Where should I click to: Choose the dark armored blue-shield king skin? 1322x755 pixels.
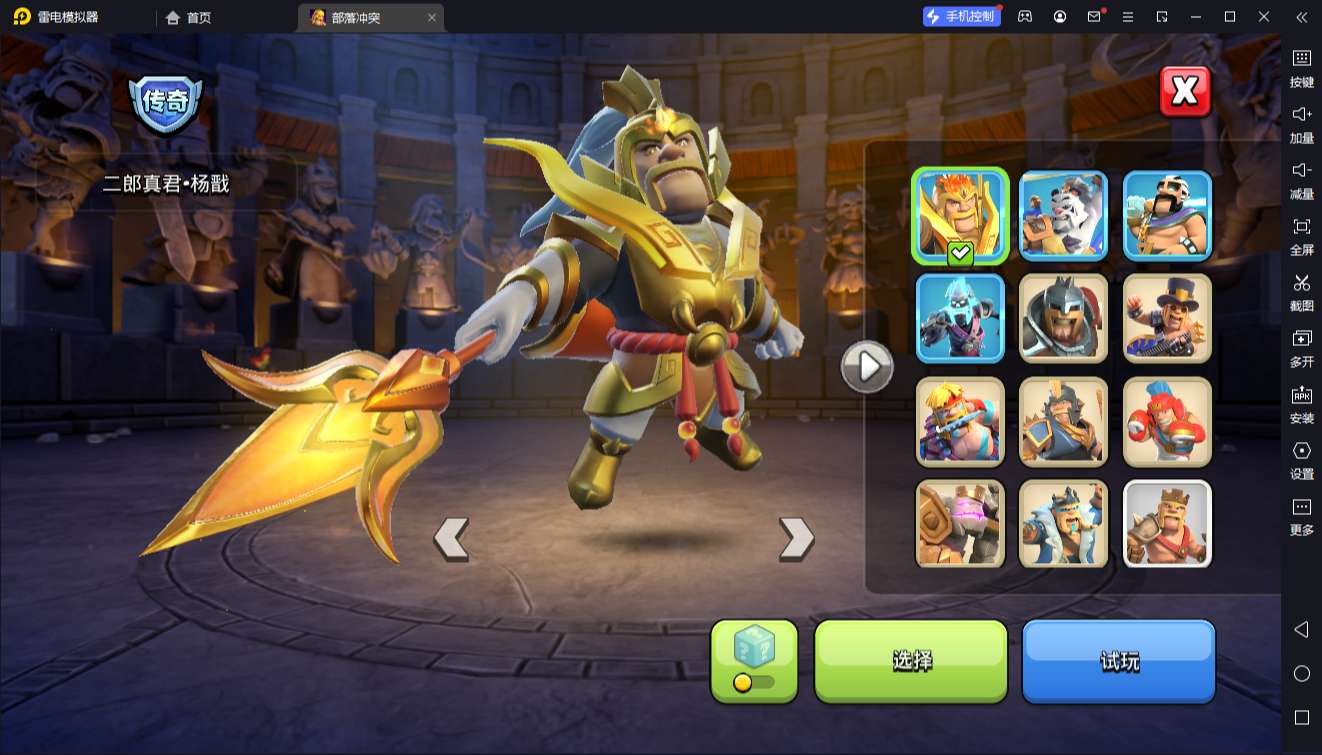tap(1063, 421)
